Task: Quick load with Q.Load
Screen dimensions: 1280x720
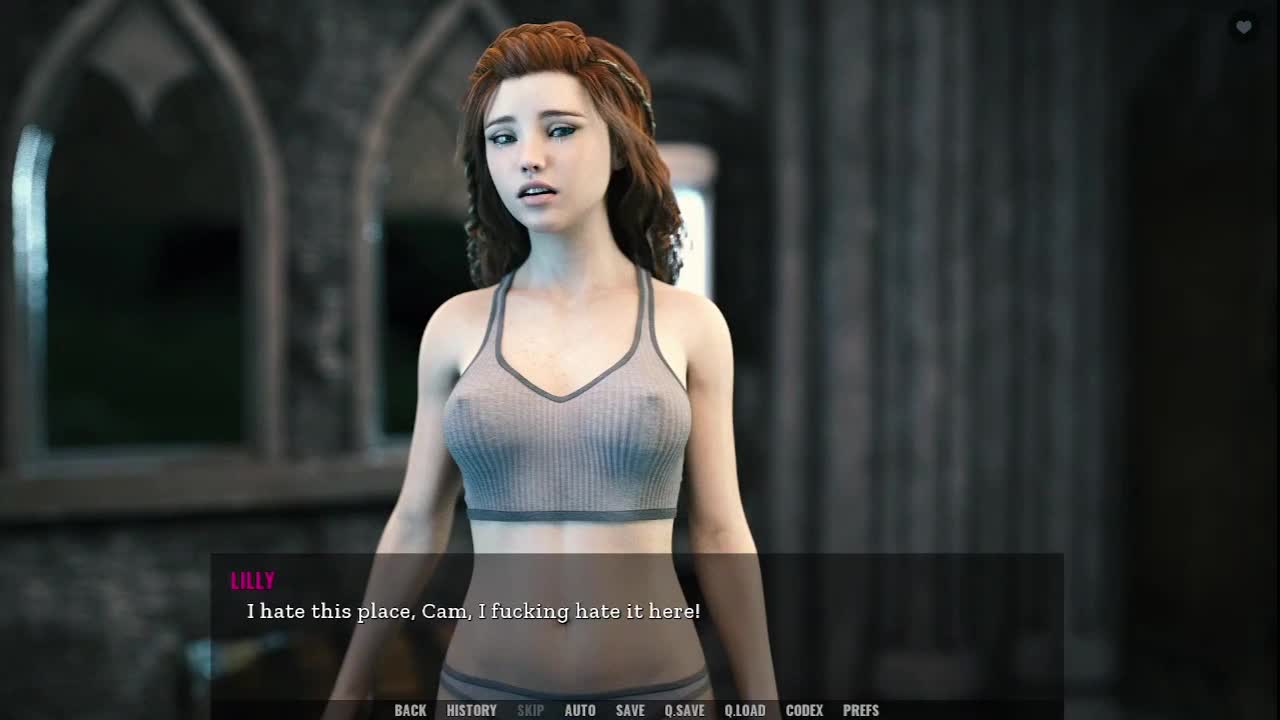Action: [x=744, y=710]
